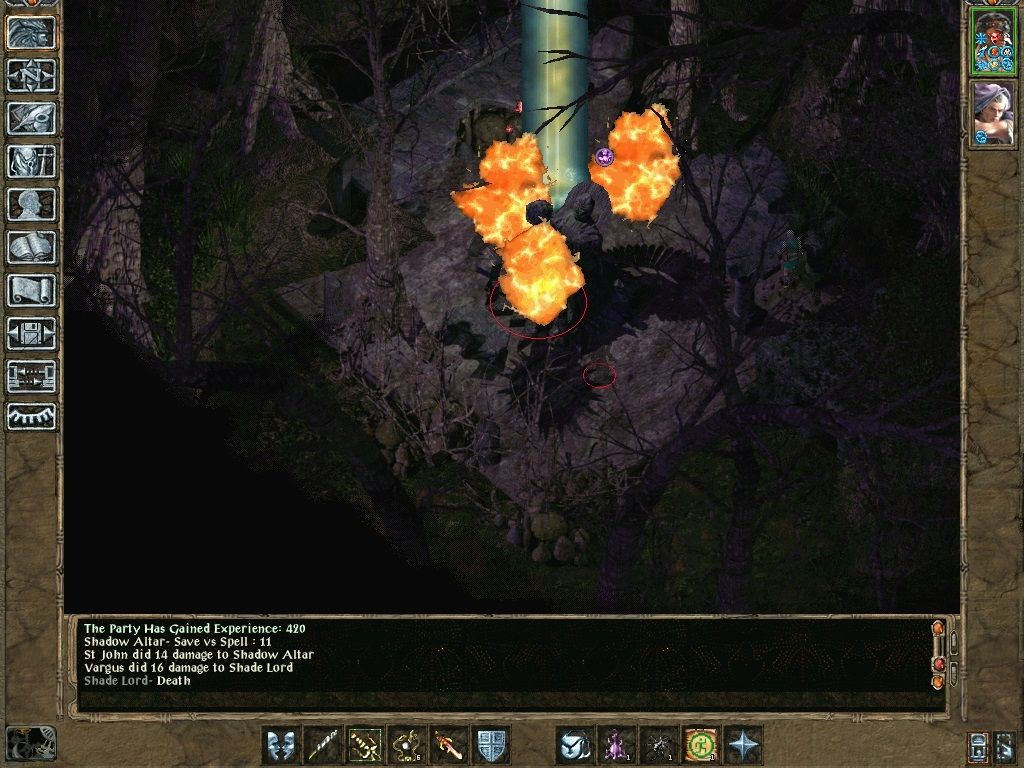Select the white-haired character portrait
The height and width of the screenshot is (768, 1024).
[x=993, y=113]
